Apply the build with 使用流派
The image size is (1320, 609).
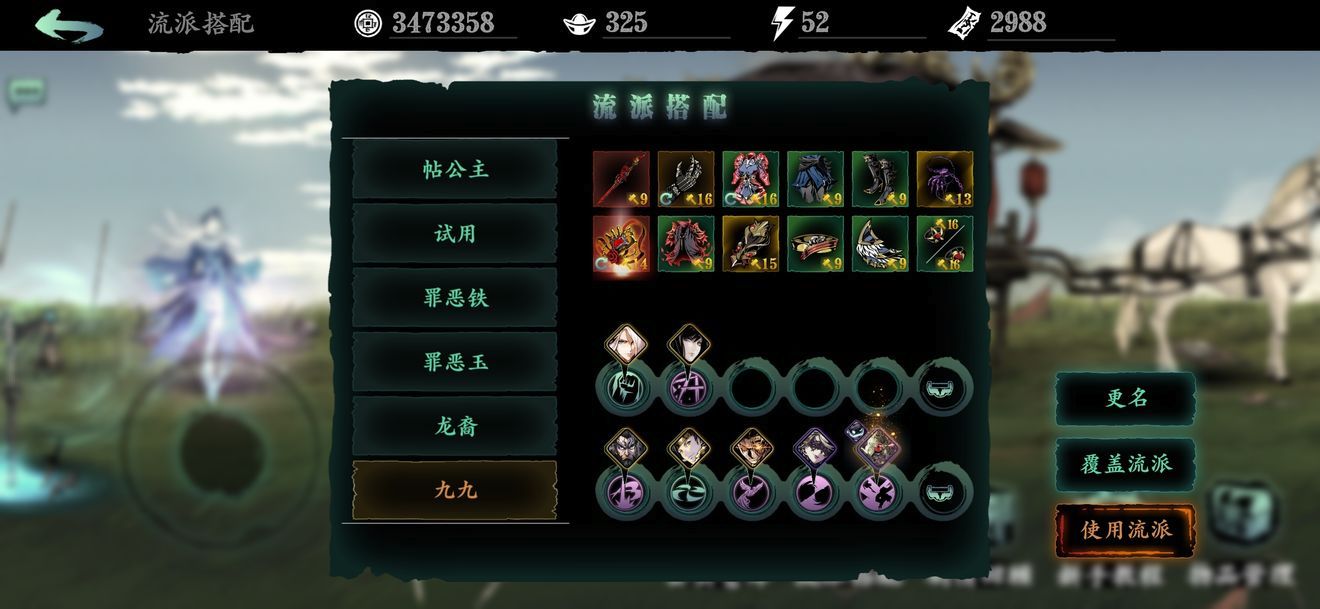(x=1126, y=530)
